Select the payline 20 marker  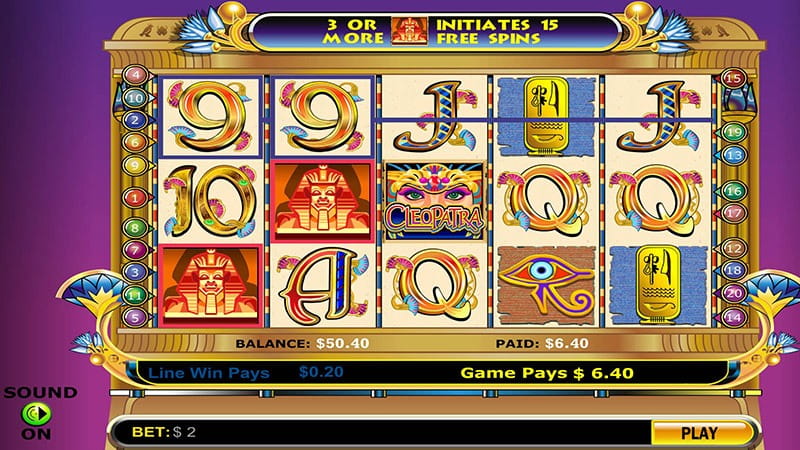pos(733,294)
